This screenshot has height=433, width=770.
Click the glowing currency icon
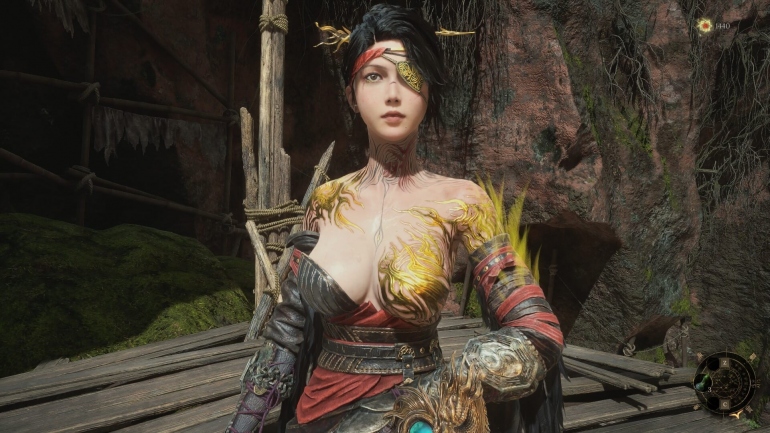point(705,25)
